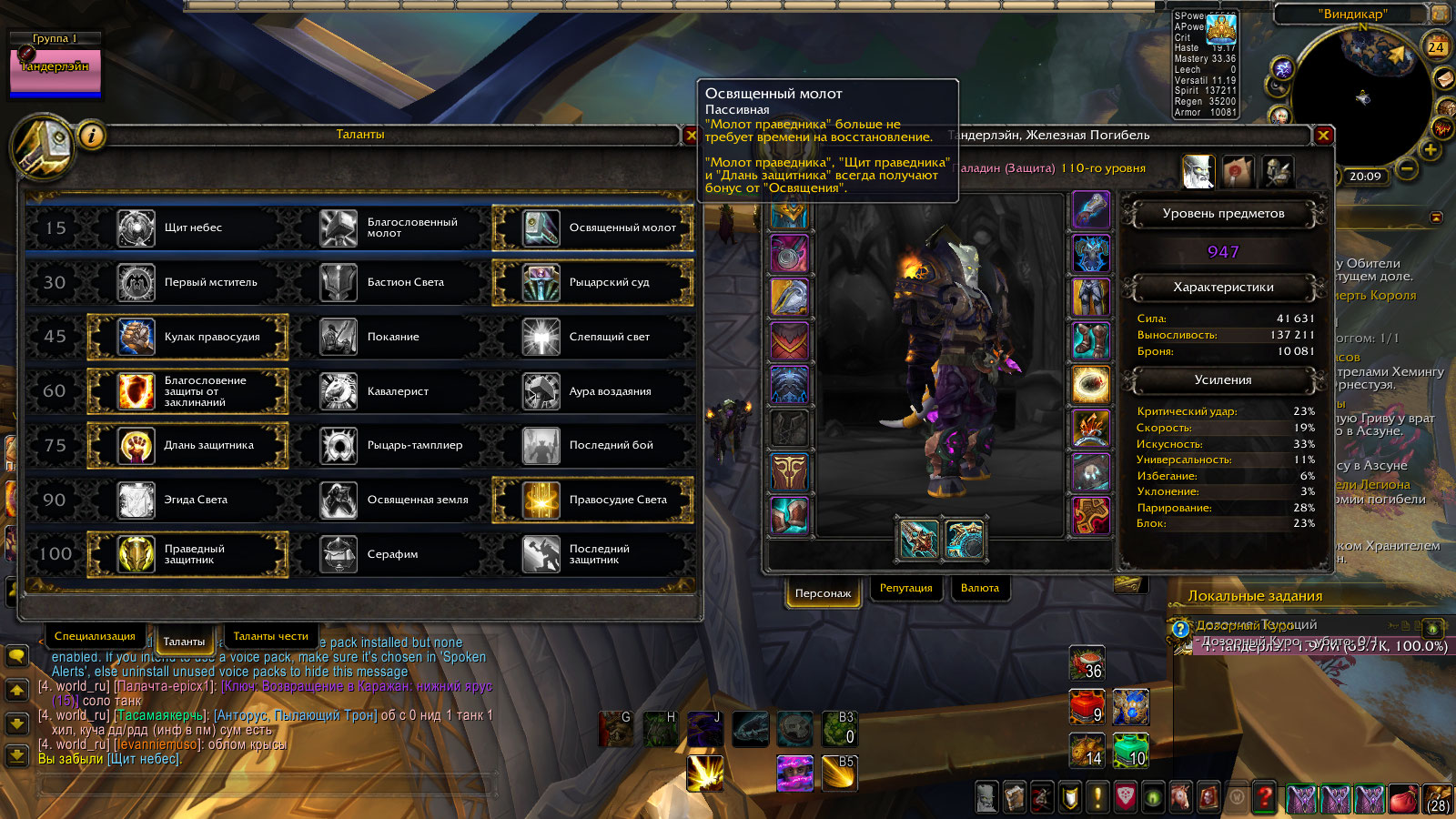Open the Валюта tab

980,589
